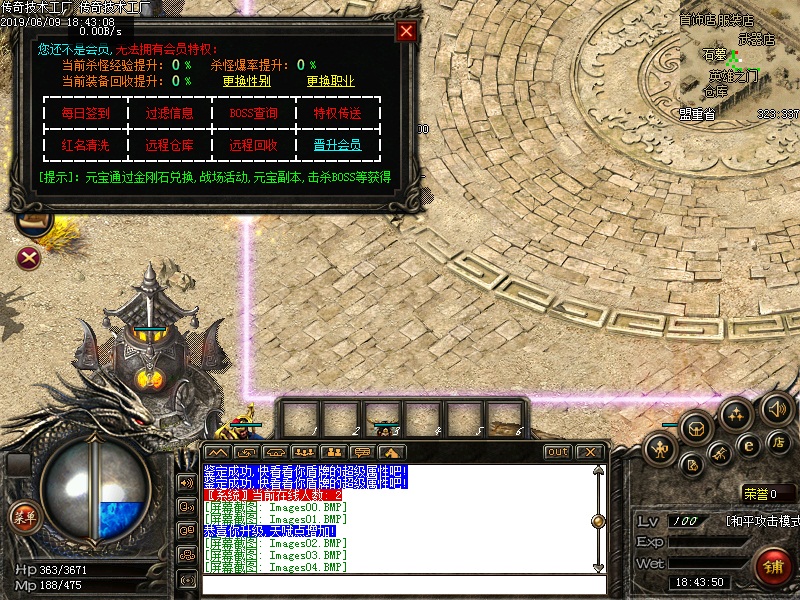Screen dimensions: 800x600
Task: Open the BOSS查询 lookup
Action: click(253, 113)
